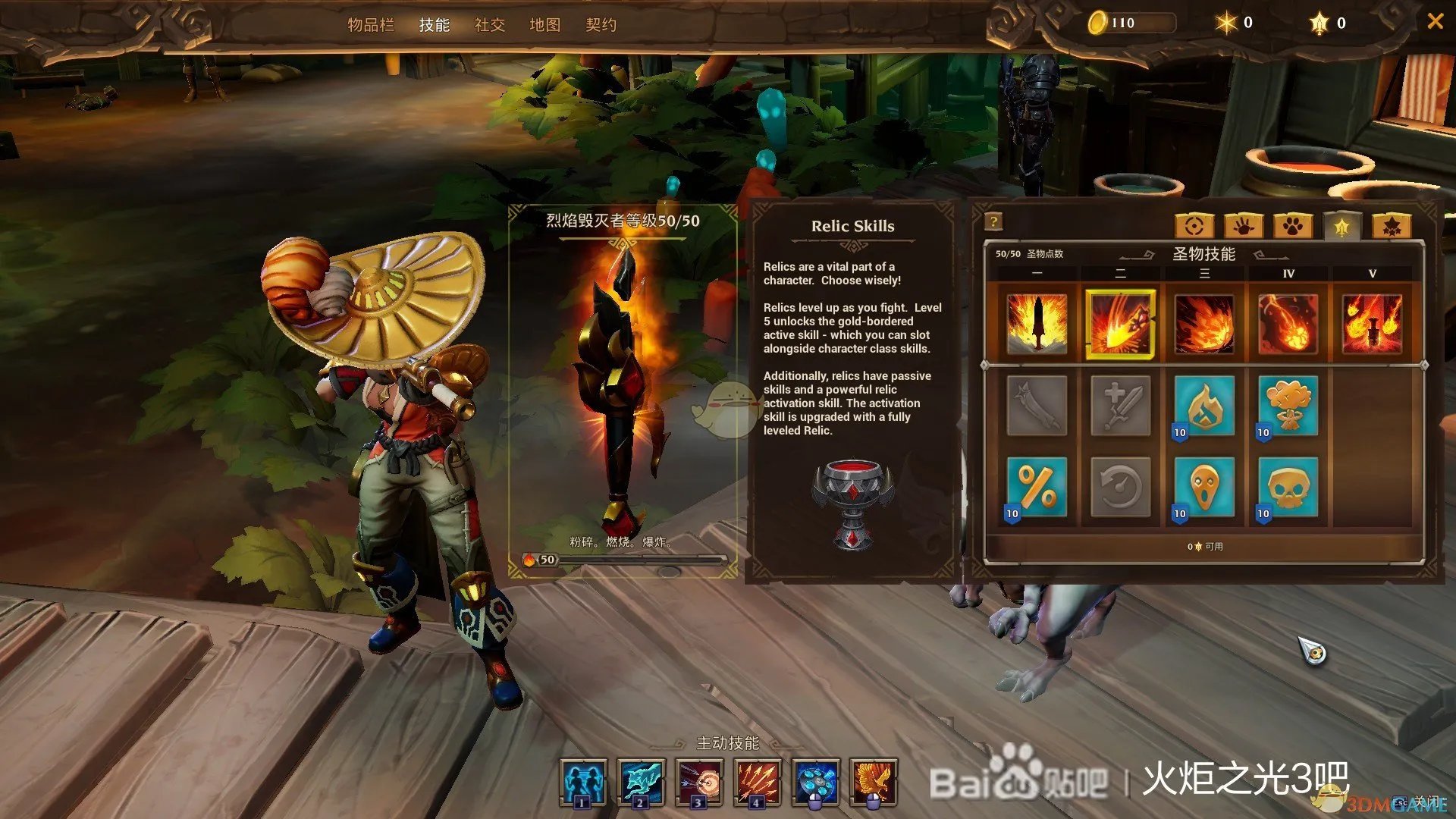Open the 物品栏 inventory tab
This screenshot has height=819, width=1456.
(x=371, y=25)
